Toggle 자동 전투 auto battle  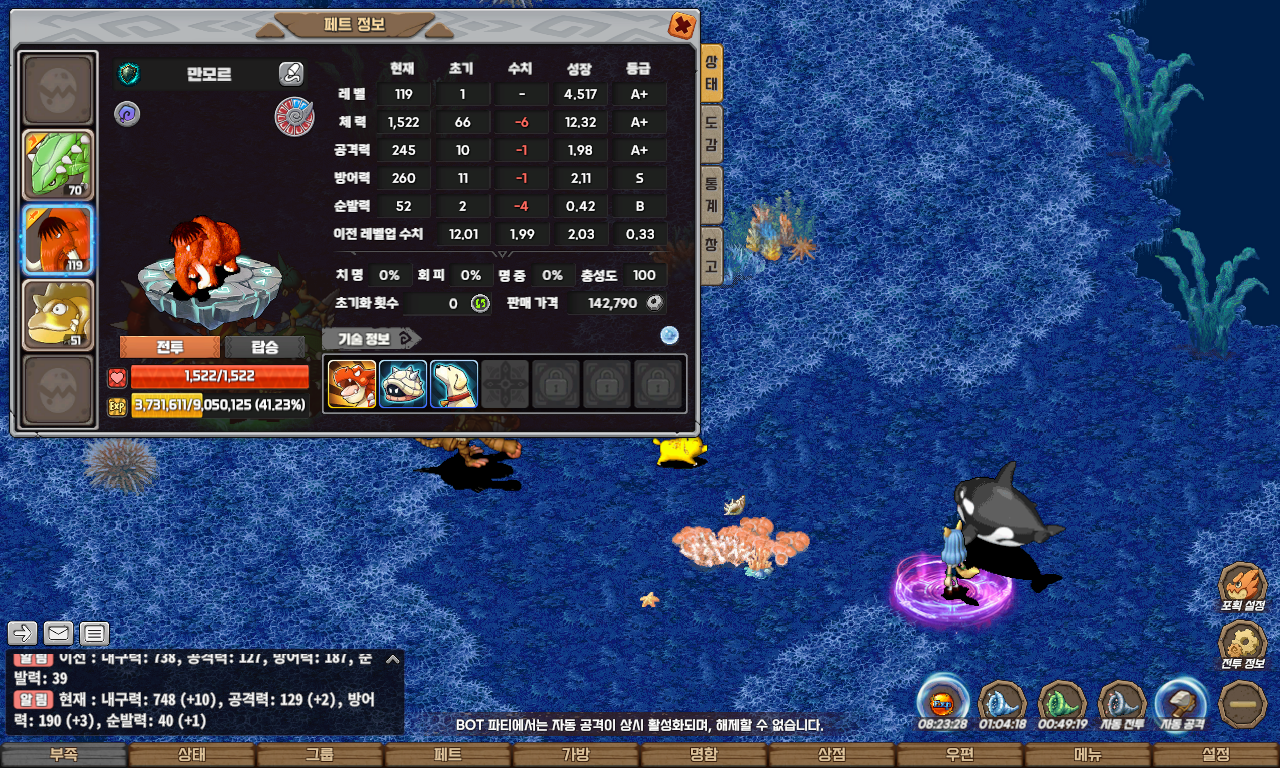pos(1122,703)
